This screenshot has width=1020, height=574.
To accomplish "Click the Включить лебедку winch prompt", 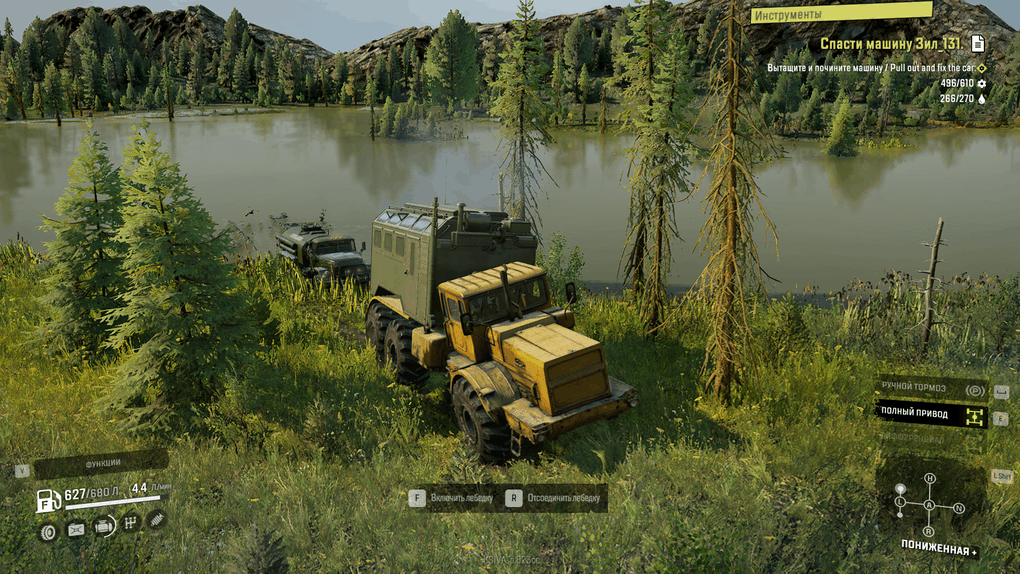I will 451,497.
